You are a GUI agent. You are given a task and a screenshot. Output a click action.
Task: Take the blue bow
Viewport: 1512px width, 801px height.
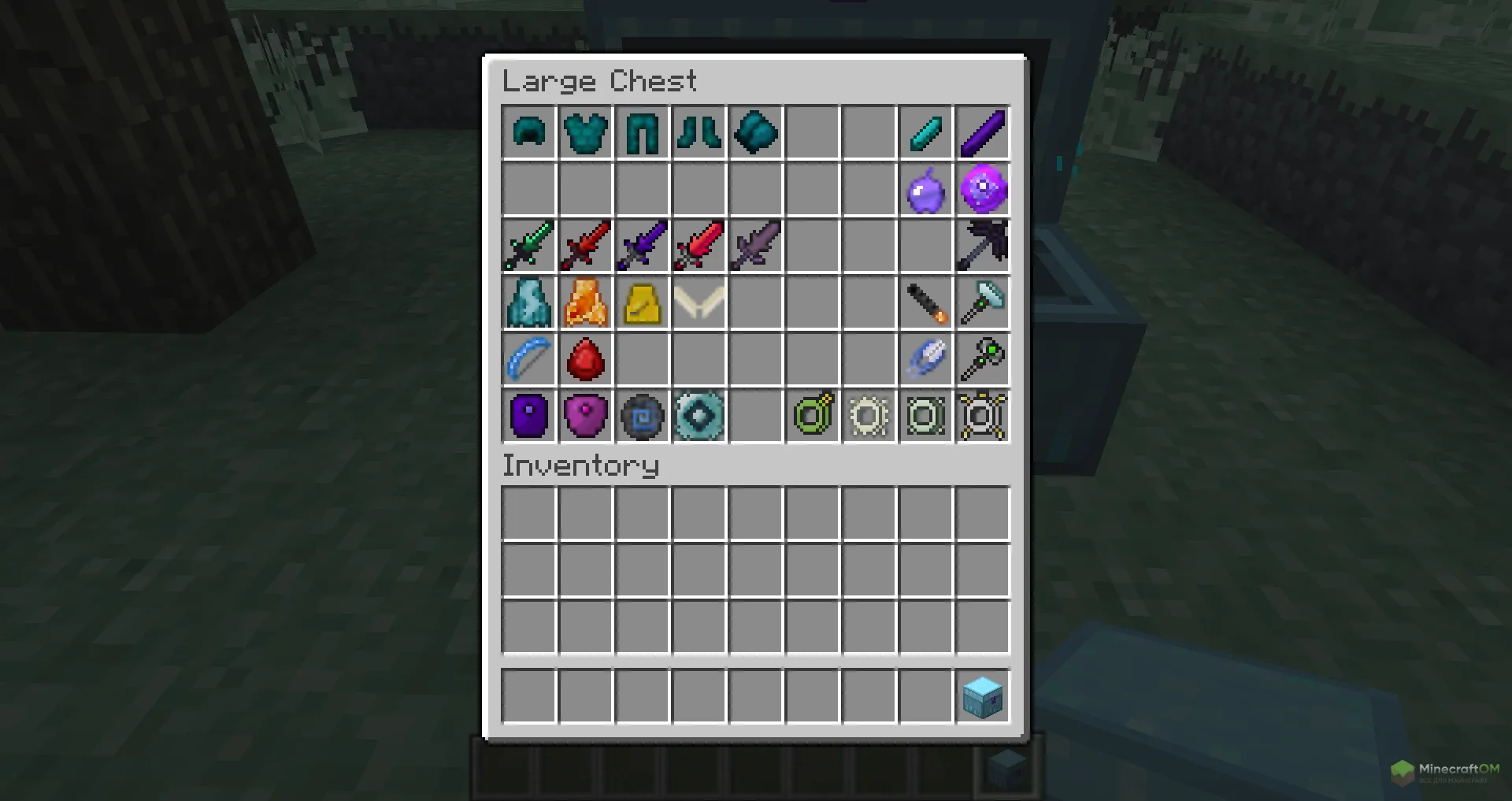coord(528,360)
